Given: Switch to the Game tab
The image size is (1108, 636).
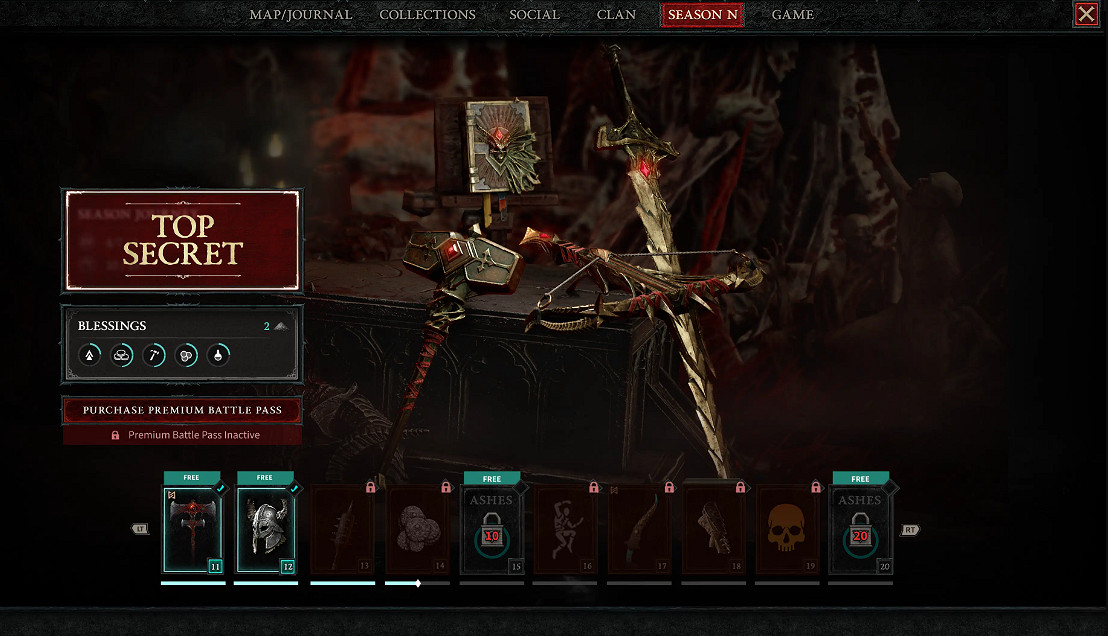Looking at the screenshot, I should click(x=792, y=15).
